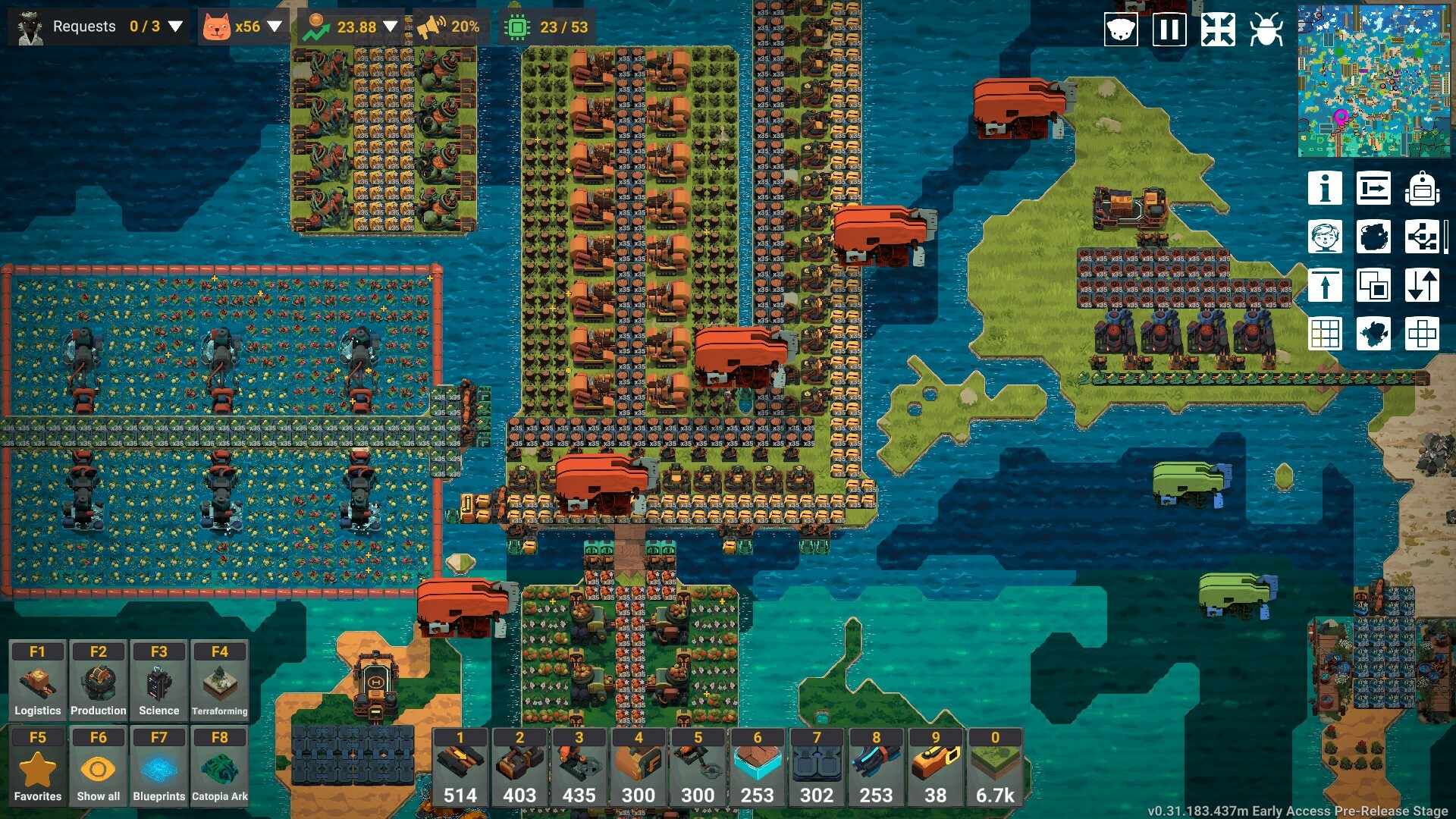
Task: Open the Terraforming build category
Action: pyautogui.click(x=219, y=680)
